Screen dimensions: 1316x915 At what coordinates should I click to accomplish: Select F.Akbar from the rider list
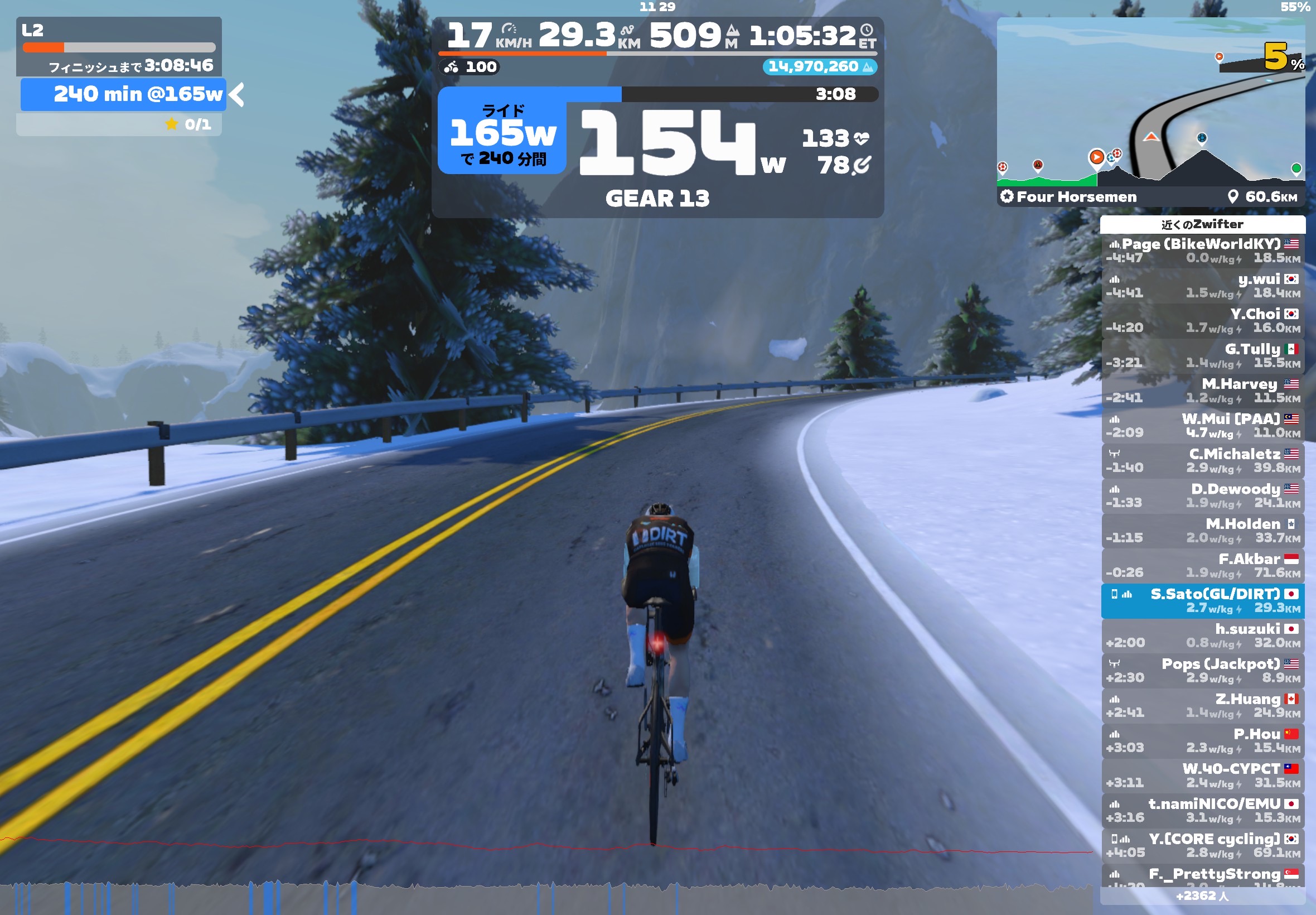tap(1202, 565)
